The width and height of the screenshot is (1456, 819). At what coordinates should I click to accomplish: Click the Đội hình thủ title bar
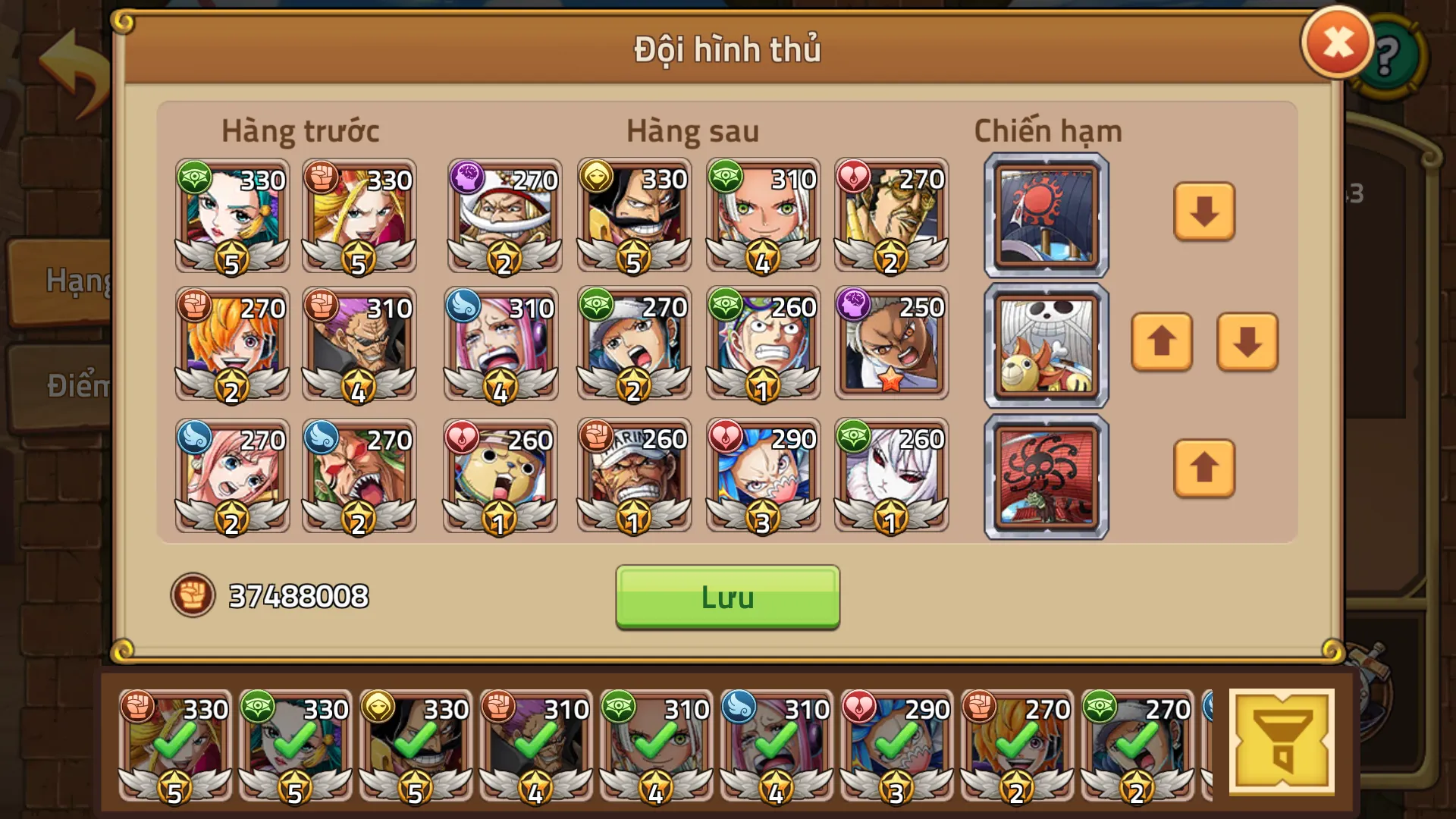click(x=726, y=51)
